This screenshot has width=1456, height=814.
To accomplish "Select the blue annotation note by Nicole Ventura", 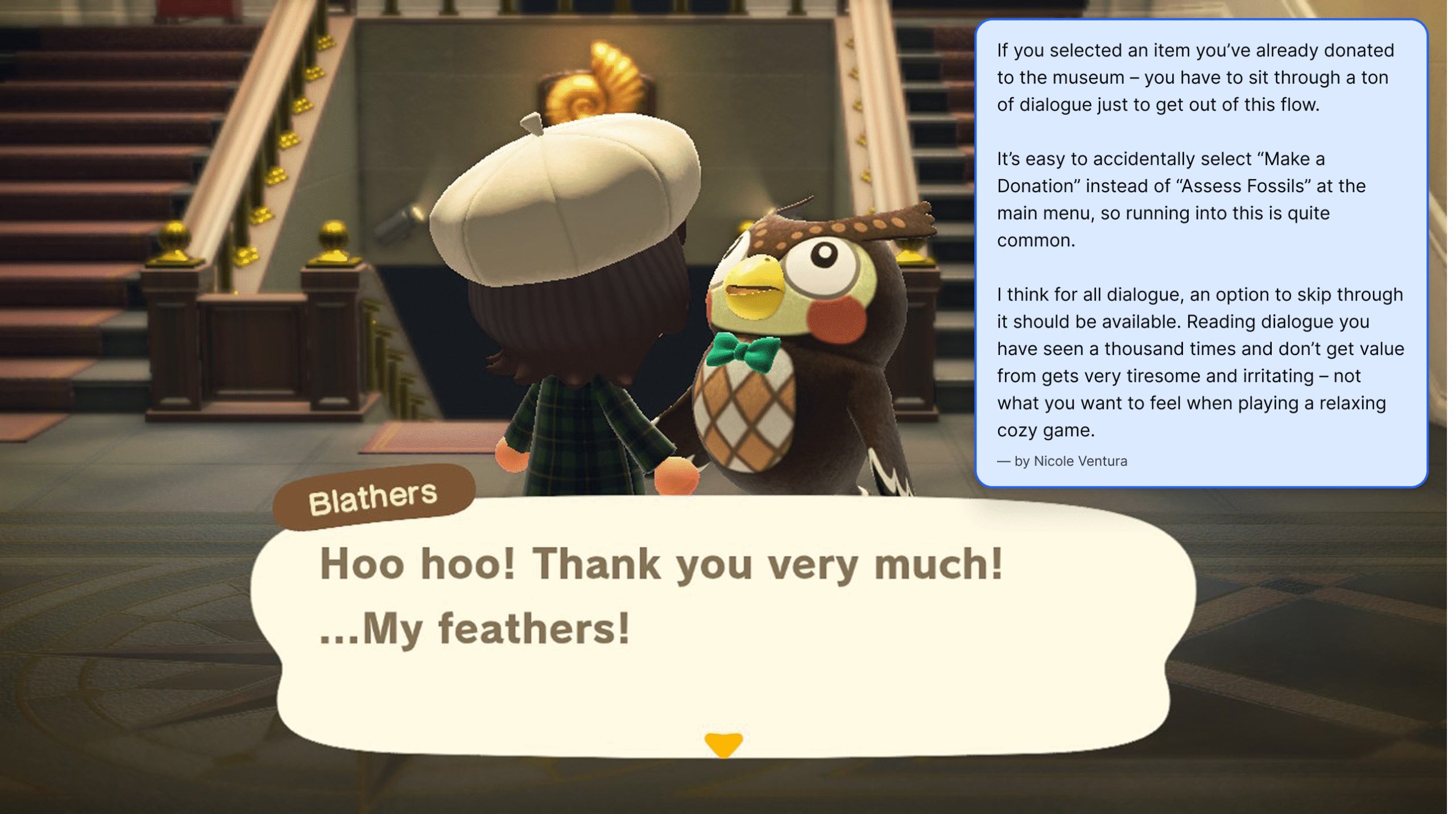I will click(x=1201, y=253).
